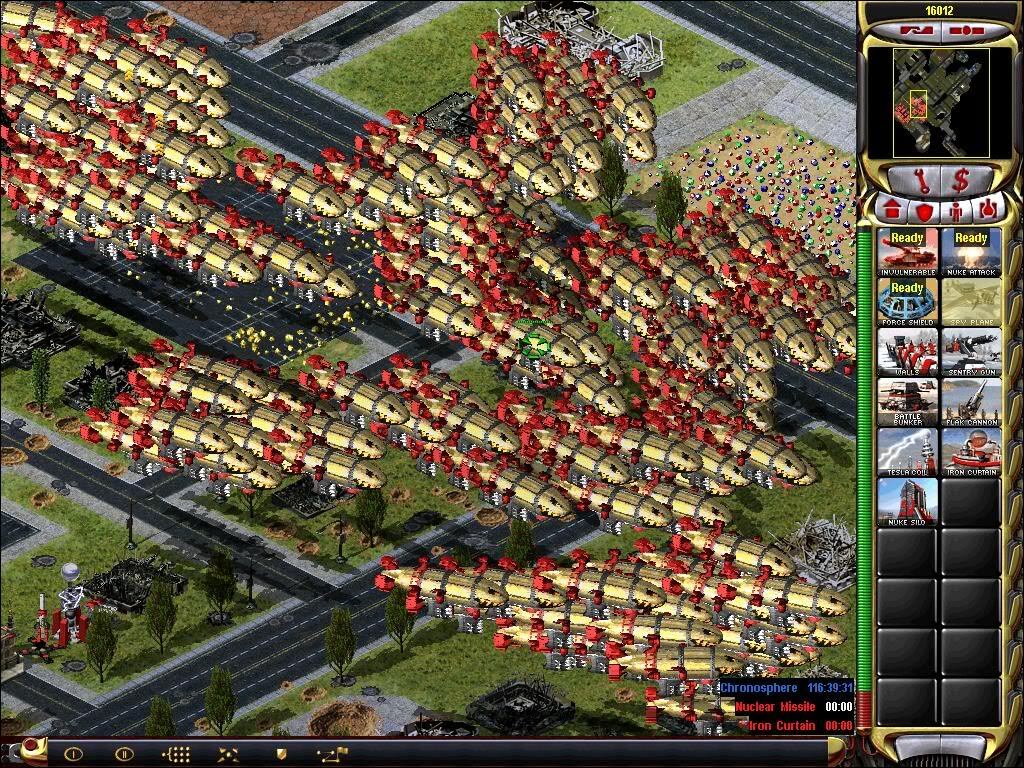Select the Sentry Gun build icon
This screenshot has height=768, width=1024.
coord(970,352)
